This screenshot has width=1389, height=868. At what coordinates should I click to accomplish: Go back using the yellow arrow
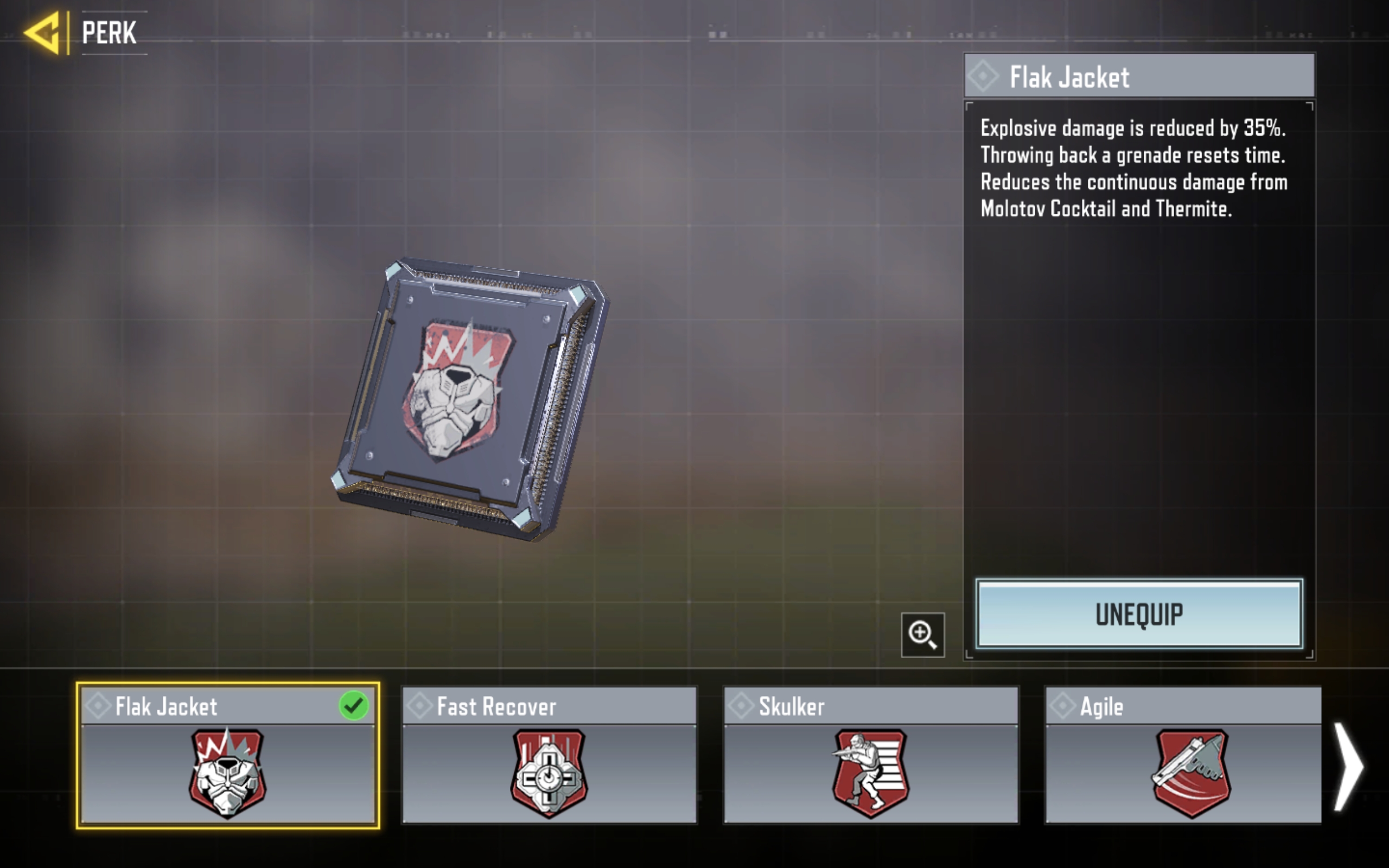[42, 33]
